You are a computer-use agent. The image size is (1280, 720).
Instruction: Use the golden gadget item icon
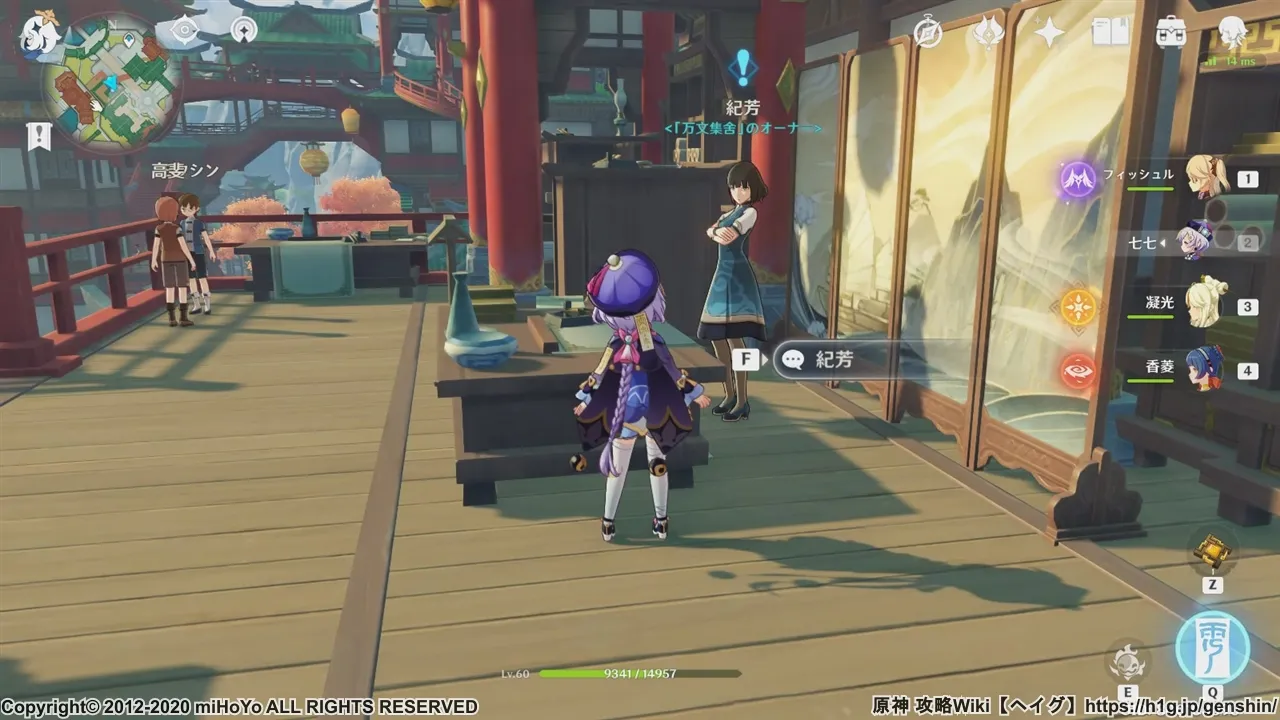1212,550
